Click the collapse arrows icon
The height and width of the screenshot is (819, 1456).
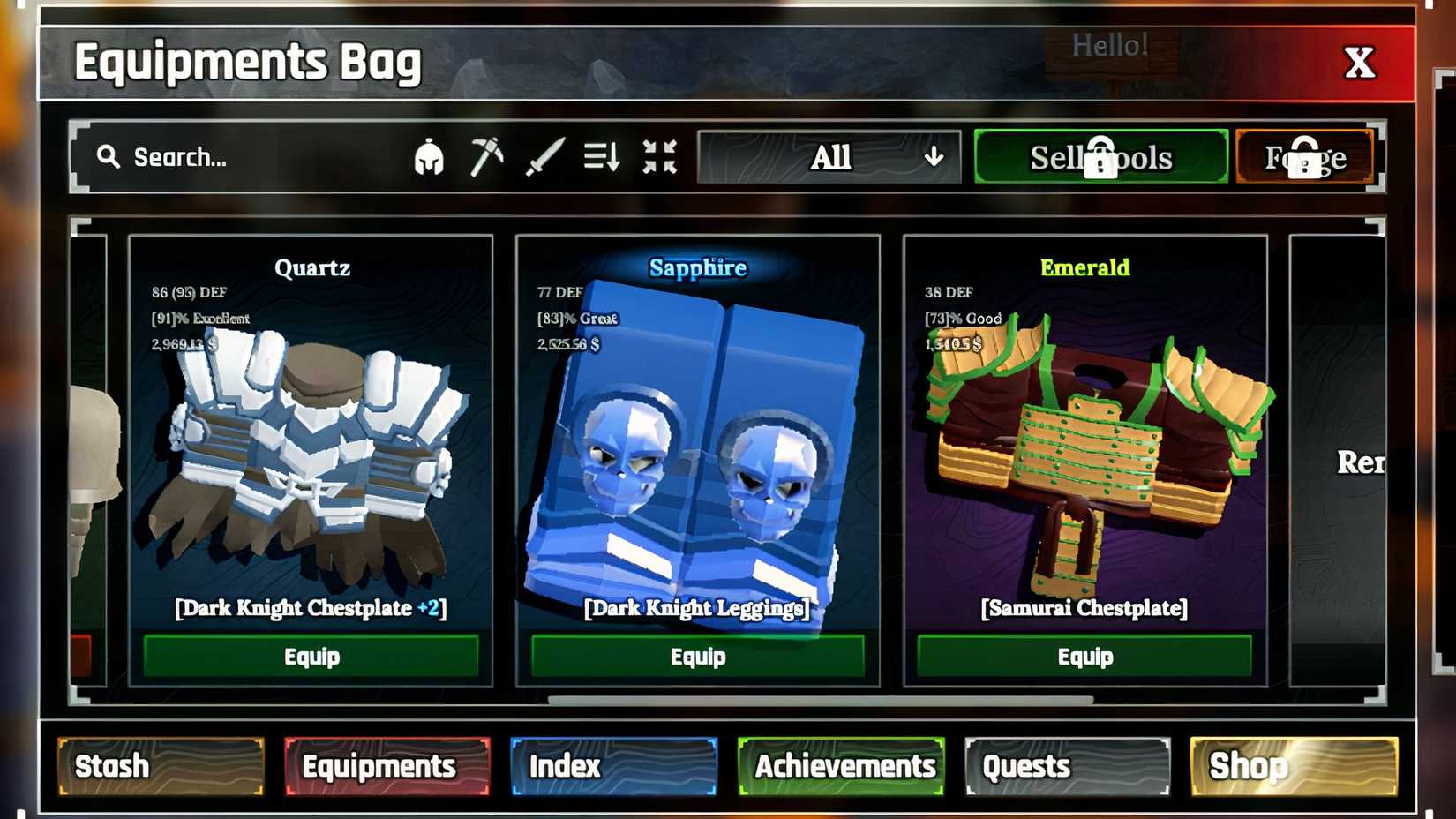pos(658,156)
